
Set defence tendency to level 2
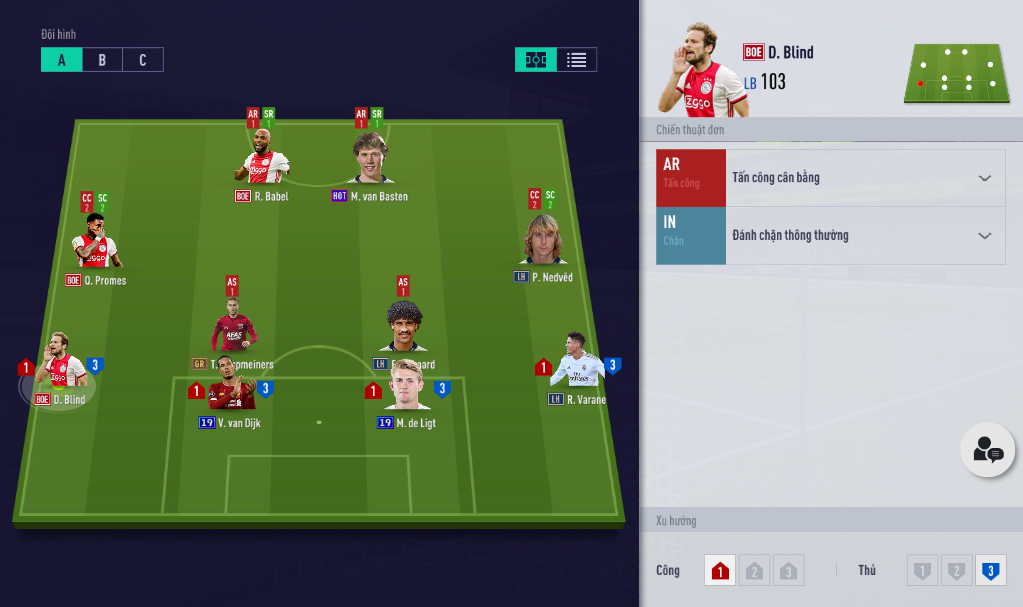point(956,571)
